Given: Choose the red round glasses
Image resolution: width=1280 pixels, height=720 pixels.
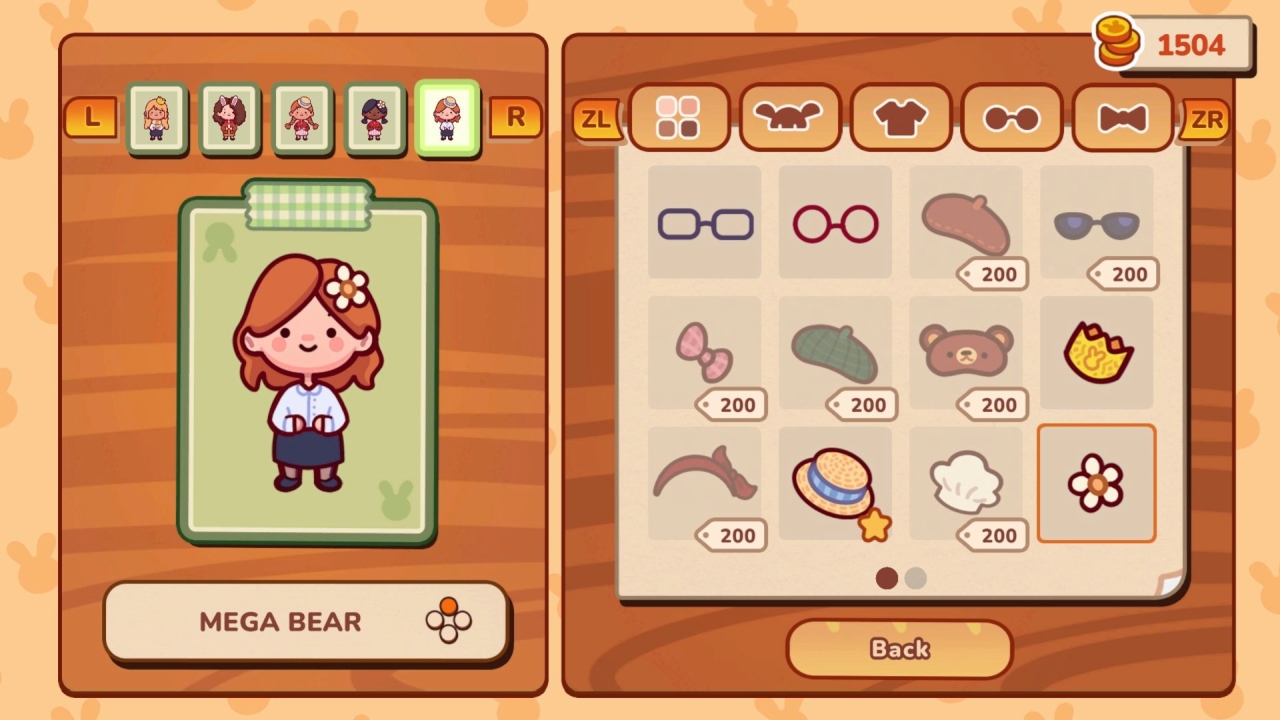Looking at the screenshot, I should [x=835, y=222].
